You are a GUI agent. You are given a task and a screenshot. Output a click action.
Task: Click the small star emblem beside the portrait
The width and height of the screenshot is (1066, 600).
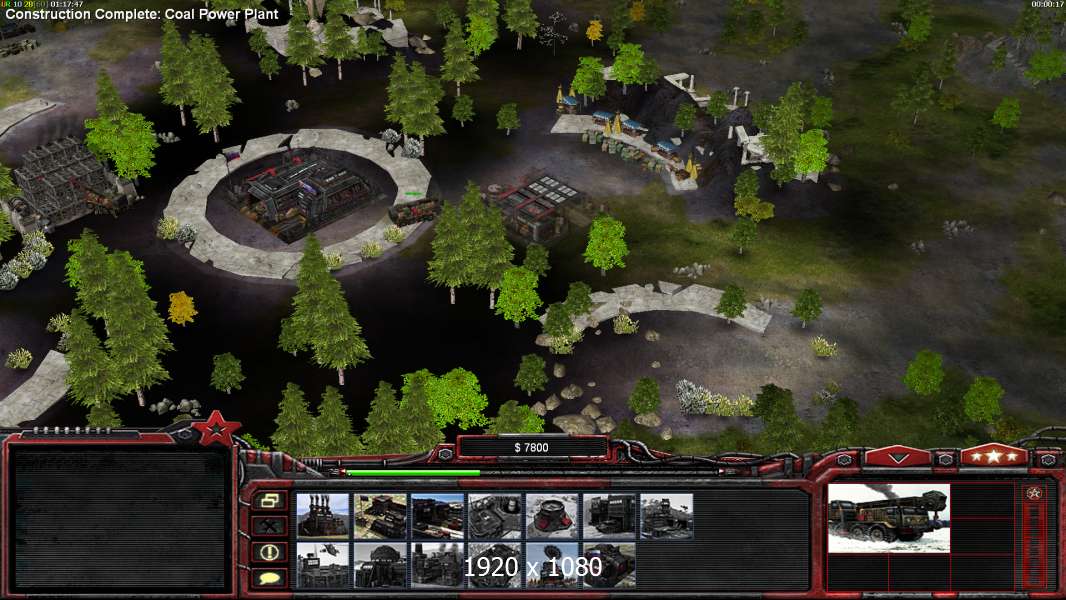pyautogui.click(x=1034, y=493)
